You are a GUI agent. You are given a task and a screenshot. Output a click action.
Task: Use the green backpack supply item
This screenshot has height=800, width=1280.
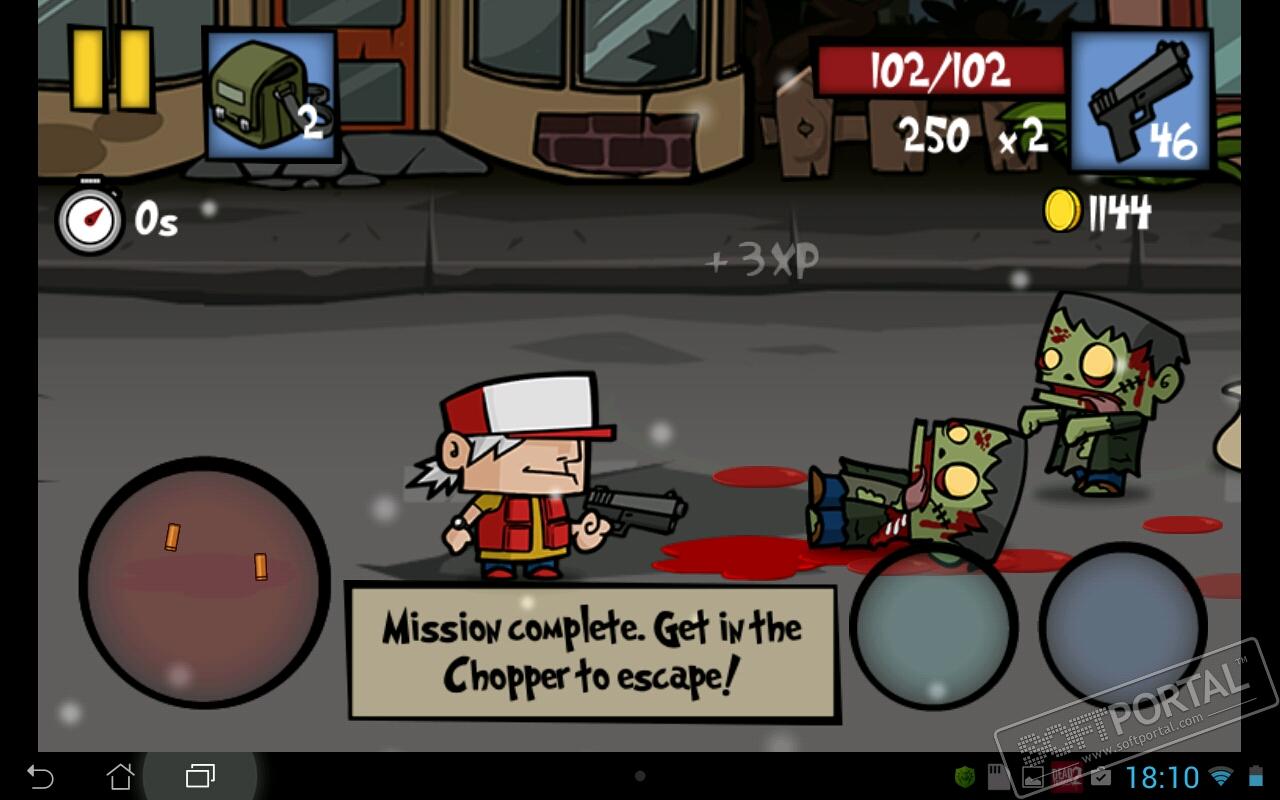[269, 95]
